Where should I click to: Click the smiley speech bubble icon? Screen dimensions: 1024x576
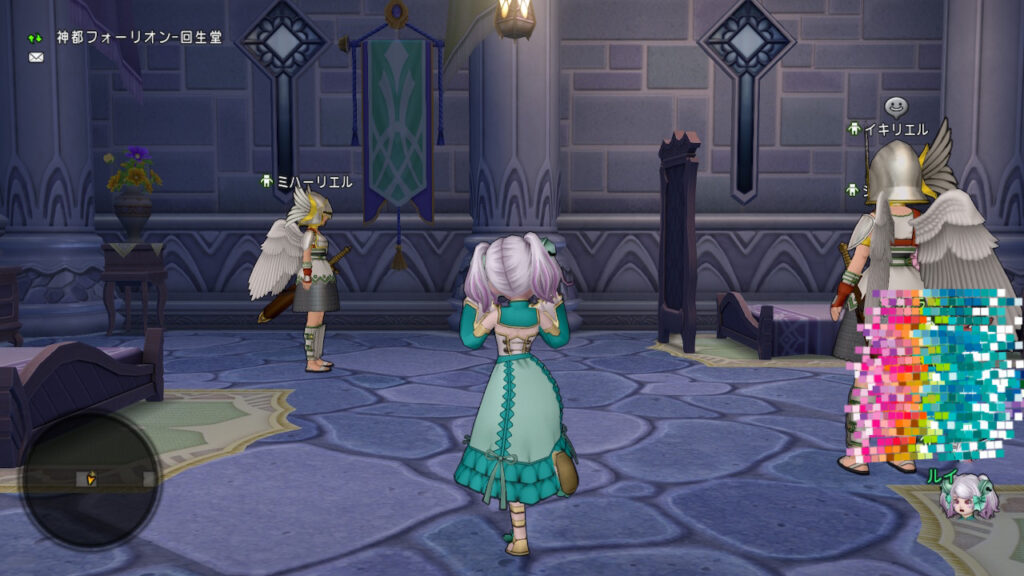coord(896,105)
